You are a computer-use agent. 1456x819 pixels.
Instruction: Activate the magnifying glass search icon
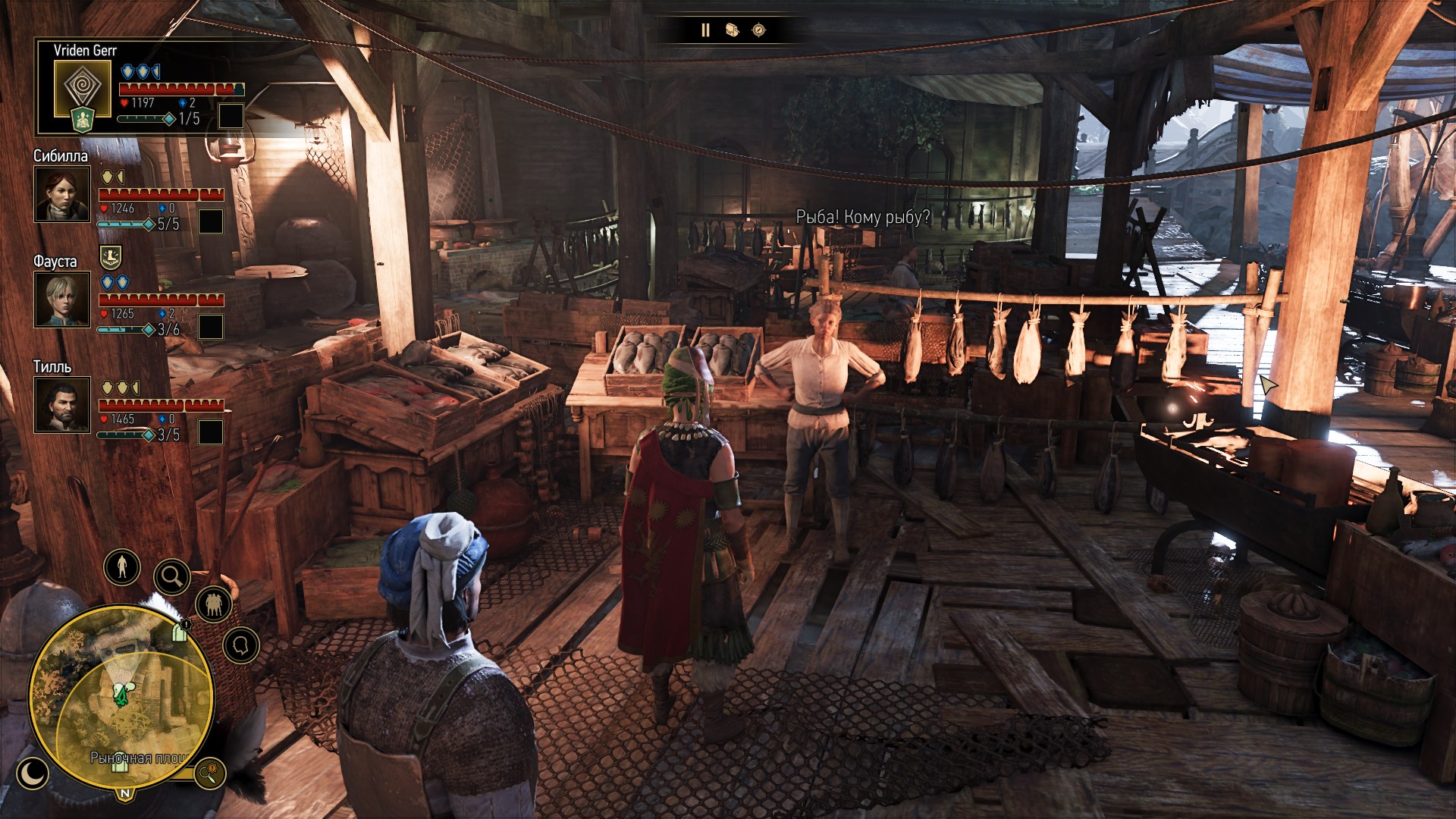(x=172, y=577)
